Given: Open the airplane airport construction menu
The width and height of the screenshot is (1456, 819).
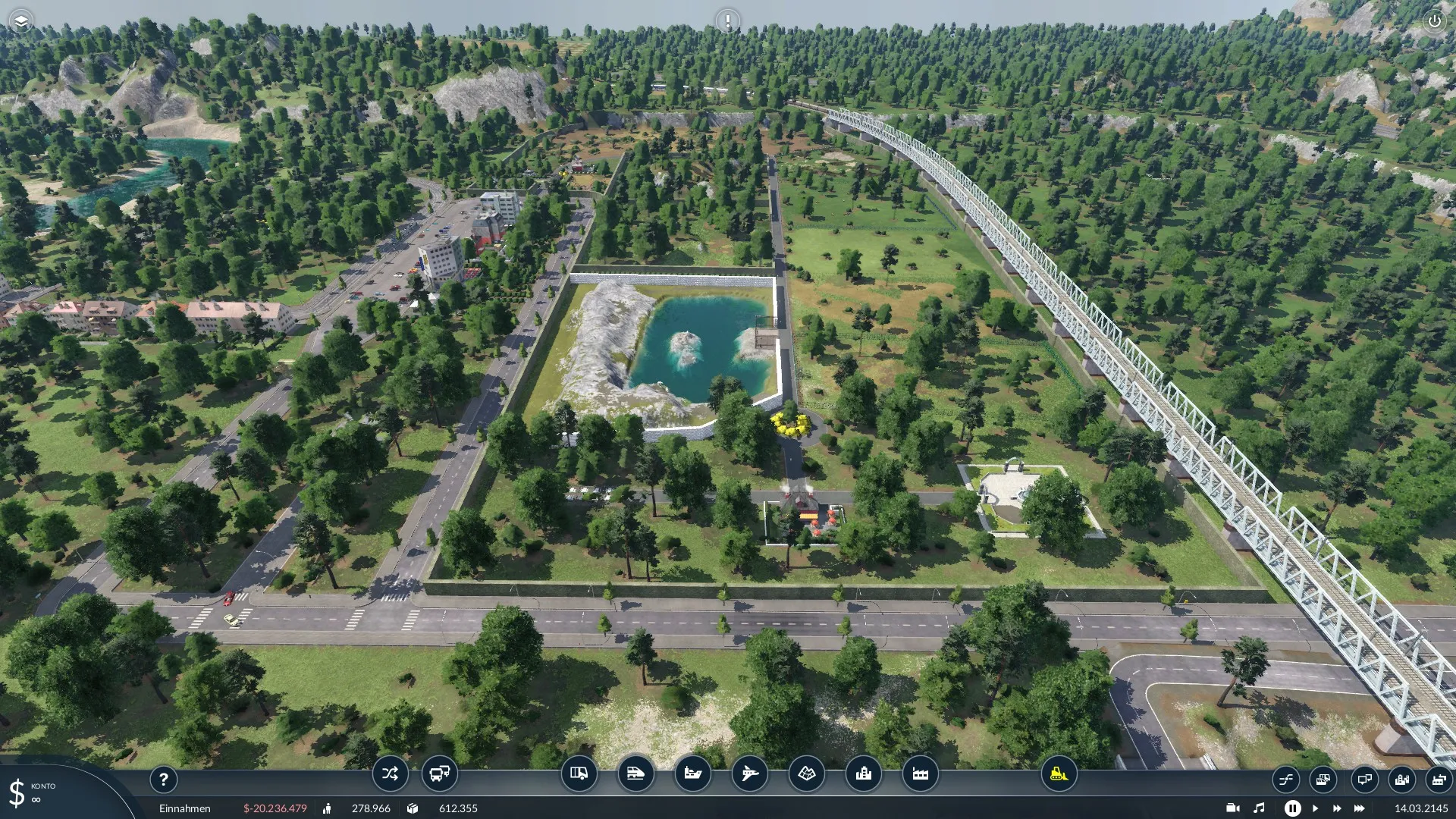Looking at the screenshot, I should 749,774.
